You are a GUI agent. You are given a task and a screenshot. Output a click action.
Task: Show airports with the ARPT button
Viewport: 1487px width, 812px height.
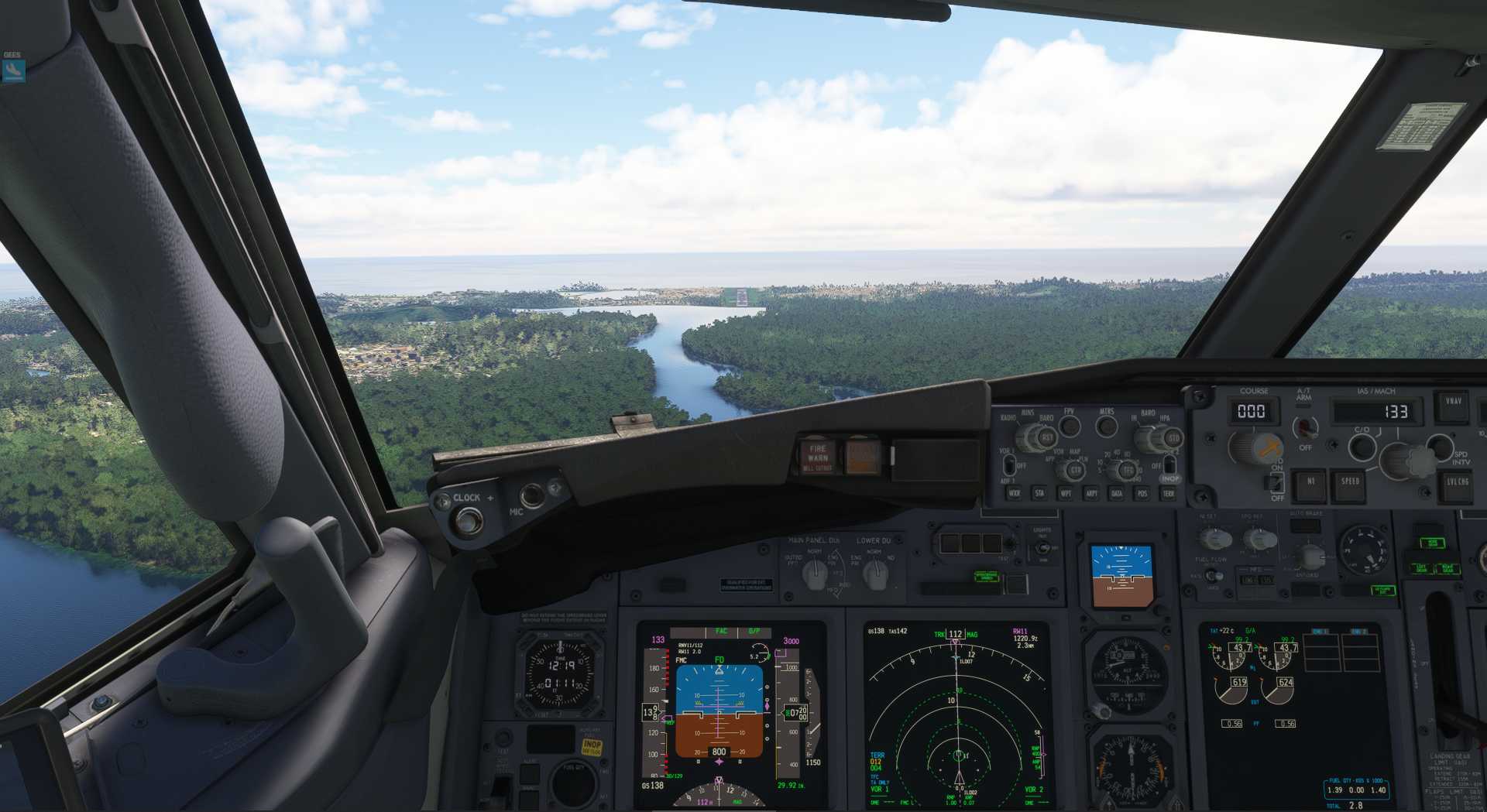1091,492
